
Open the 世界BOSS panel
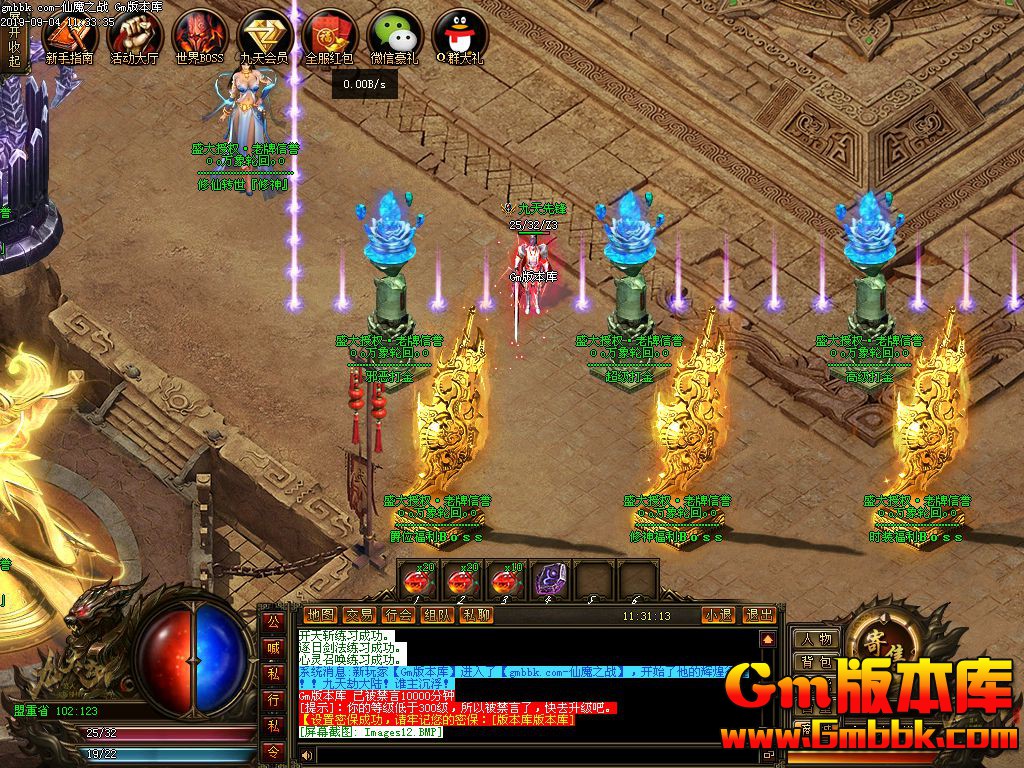[199, 36]
